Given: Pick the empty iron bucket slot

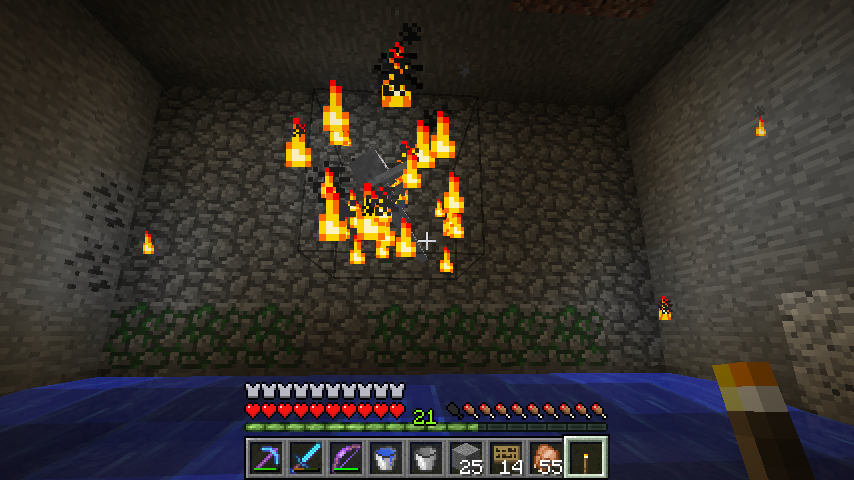Looking at the screenshot, I should point(426,457).
